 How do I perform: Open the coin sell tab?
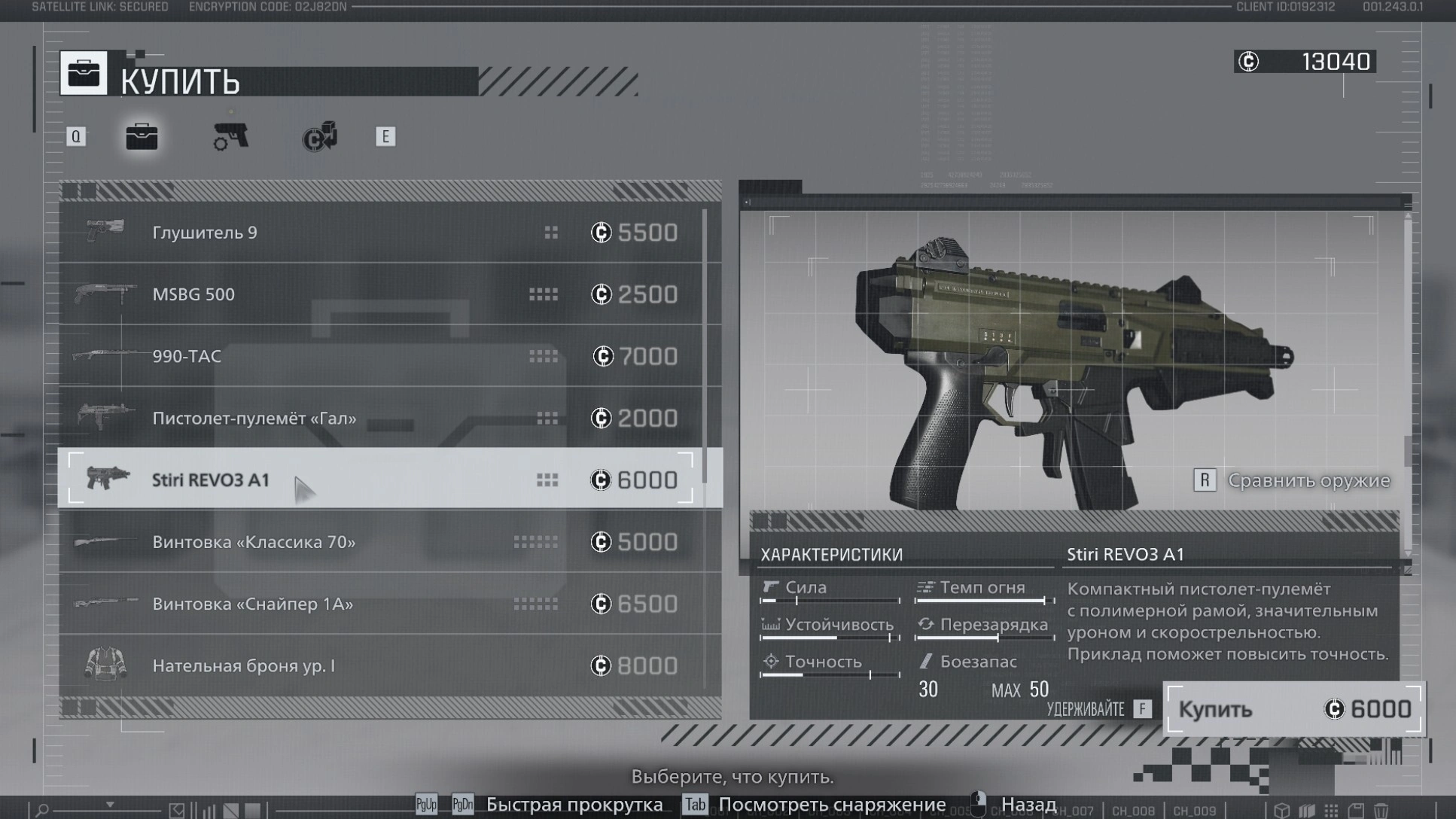coord(320,137)
